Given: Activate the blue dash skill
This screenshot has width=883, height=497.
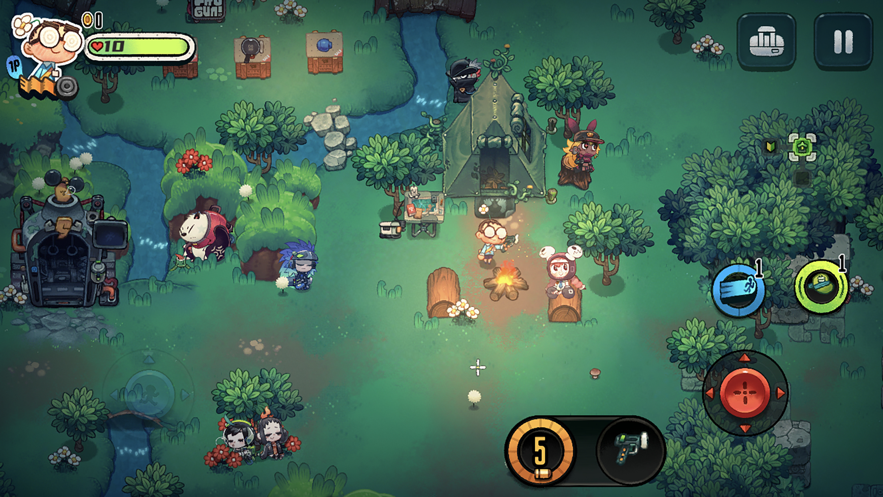Looking at the screenshot, I should click(x=738, y=289).
